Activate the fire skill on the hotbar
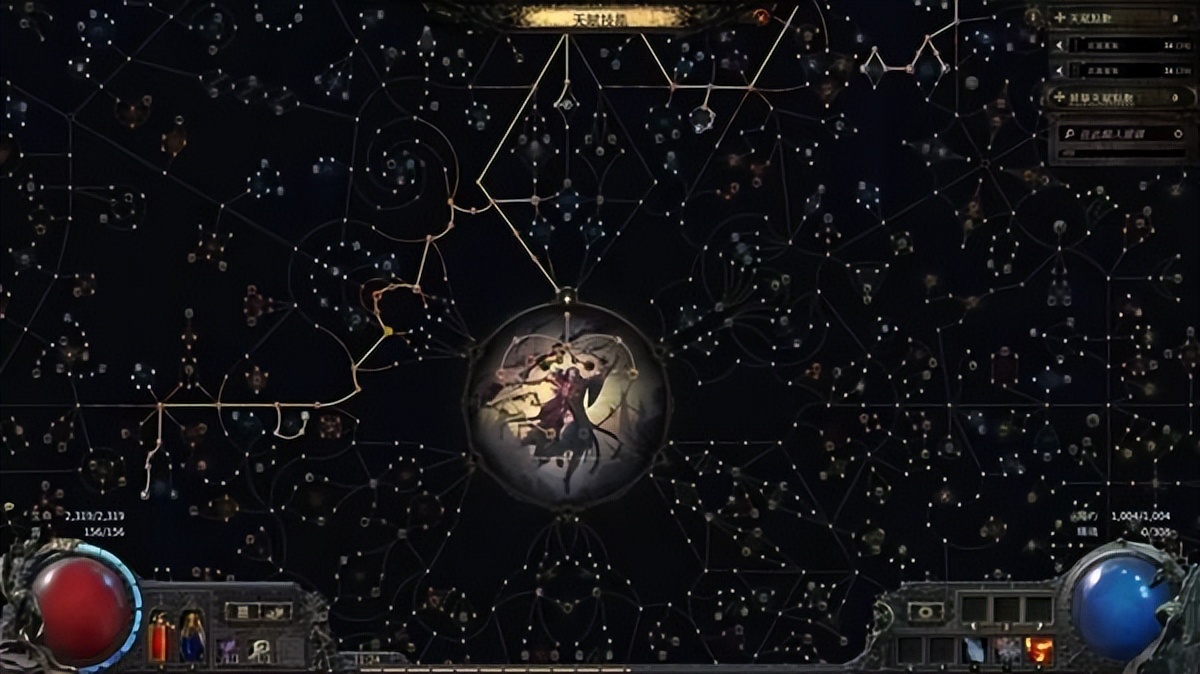The image size is (1200, 674). point(1039,650)
